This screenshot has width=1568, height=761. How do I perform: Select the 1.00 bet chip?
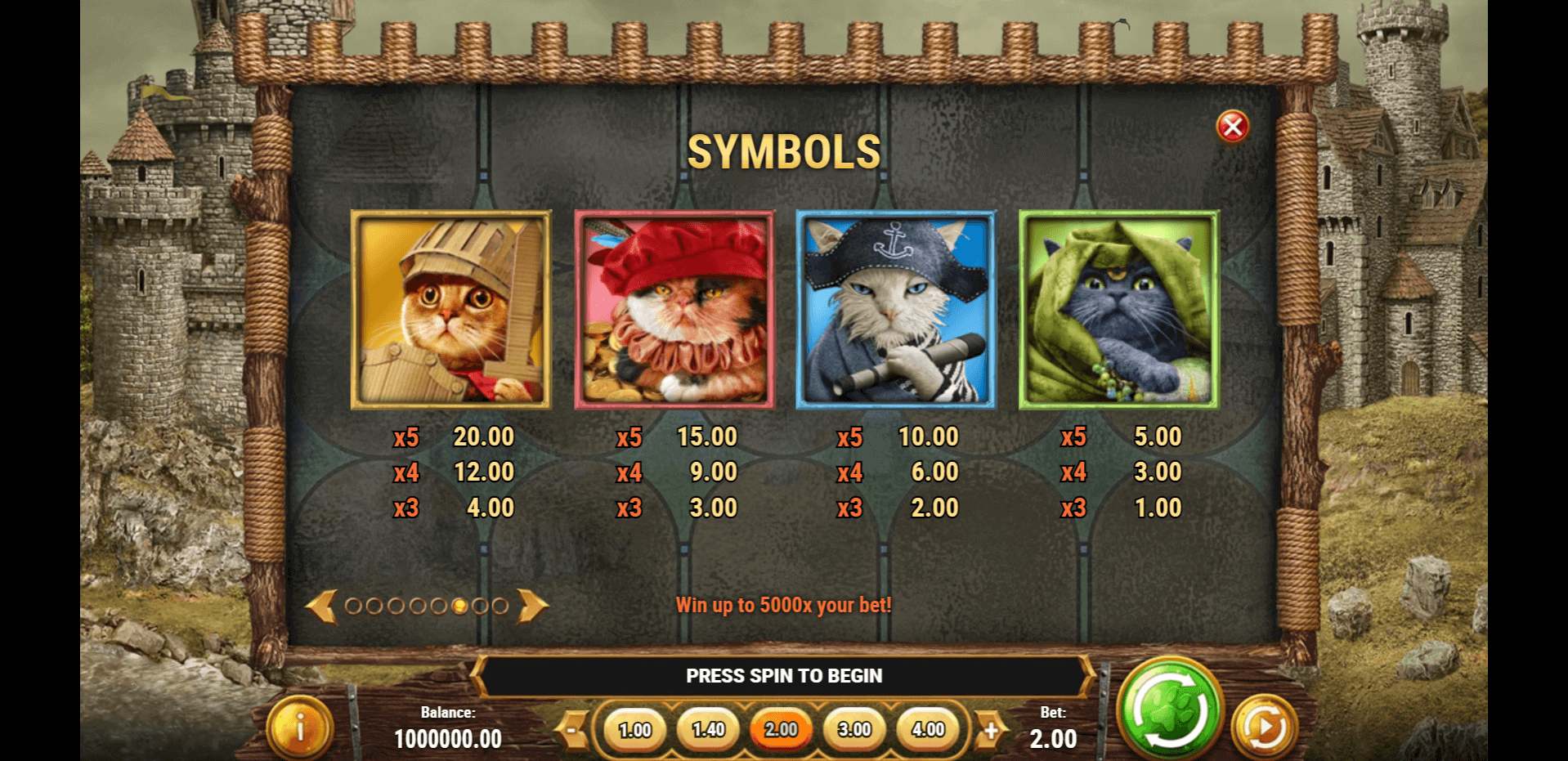(634, 730)
